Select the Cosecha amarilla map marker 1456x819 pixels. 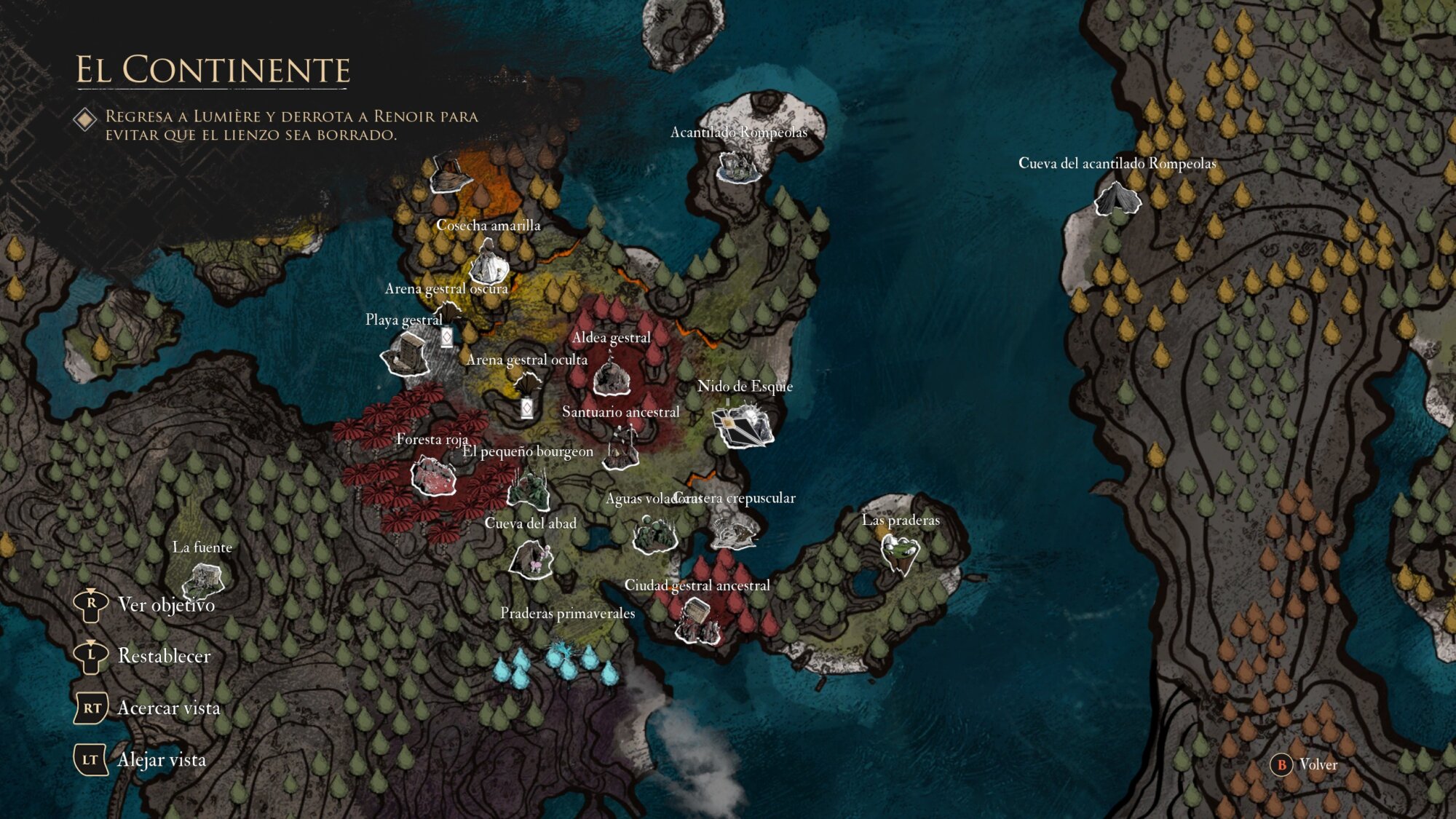pyautogui.click(x=488, y=264)
